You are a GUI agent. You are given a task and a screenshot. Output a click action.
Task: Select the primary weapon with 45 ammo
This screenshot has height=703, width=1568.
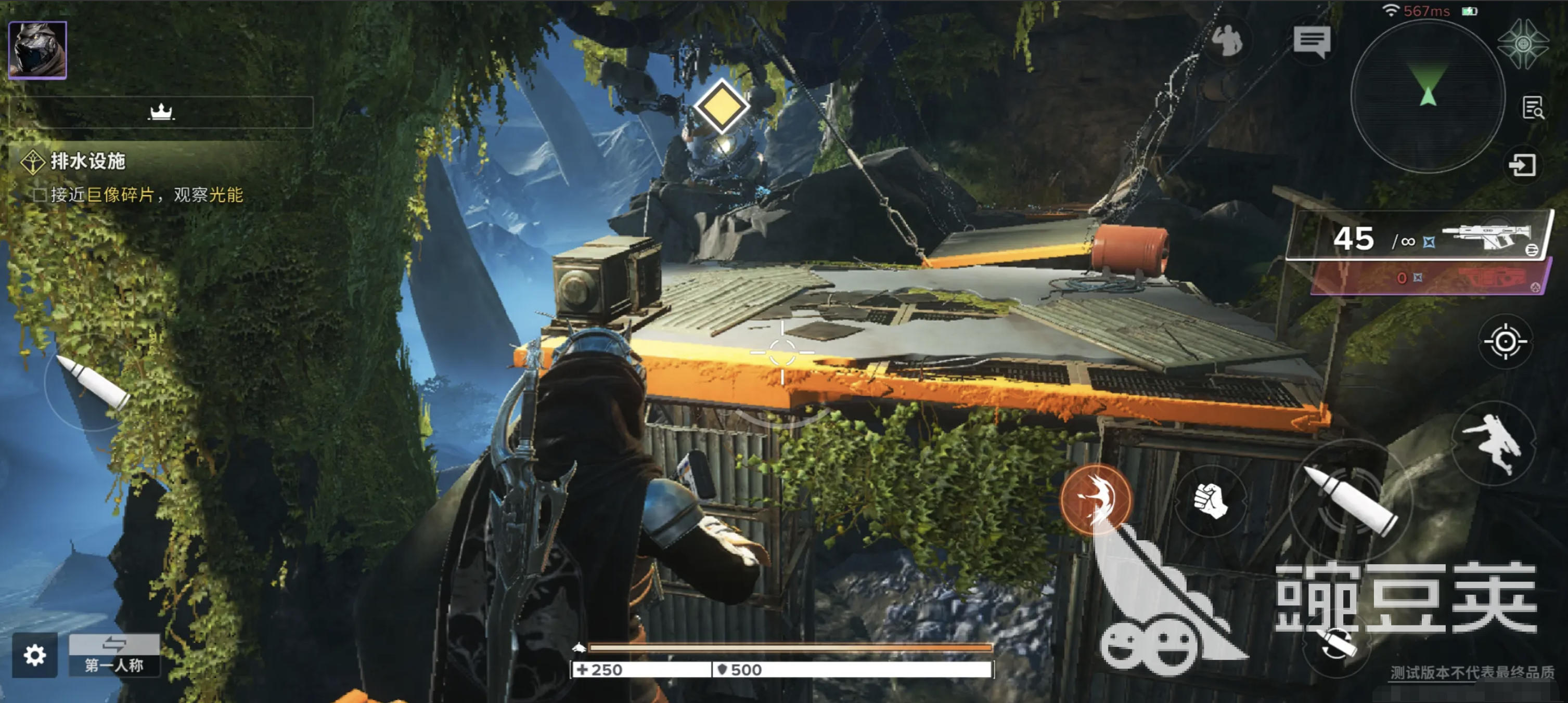[1419, 237]
